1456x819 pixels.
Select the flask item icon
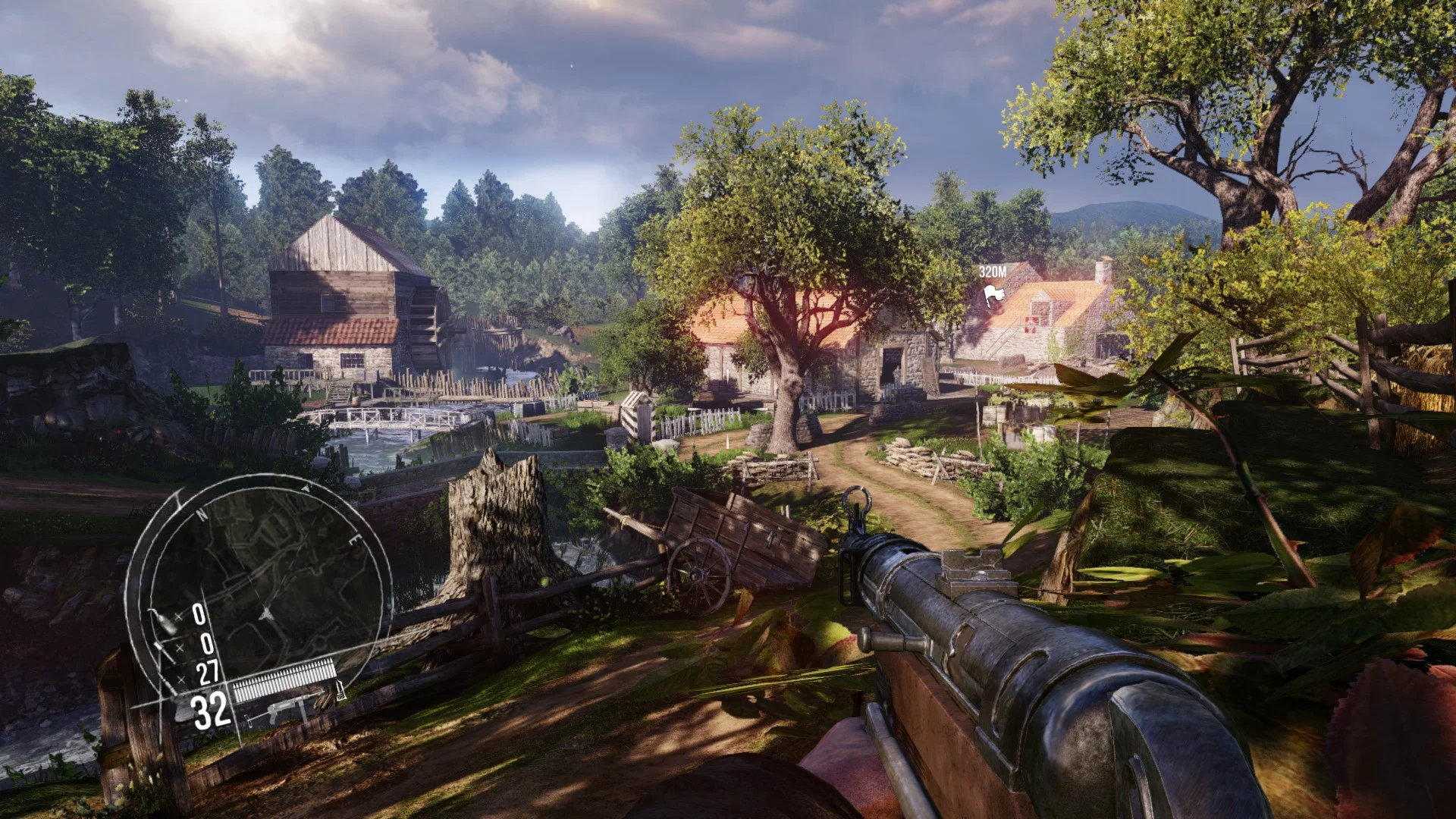[x=164, y=622]
